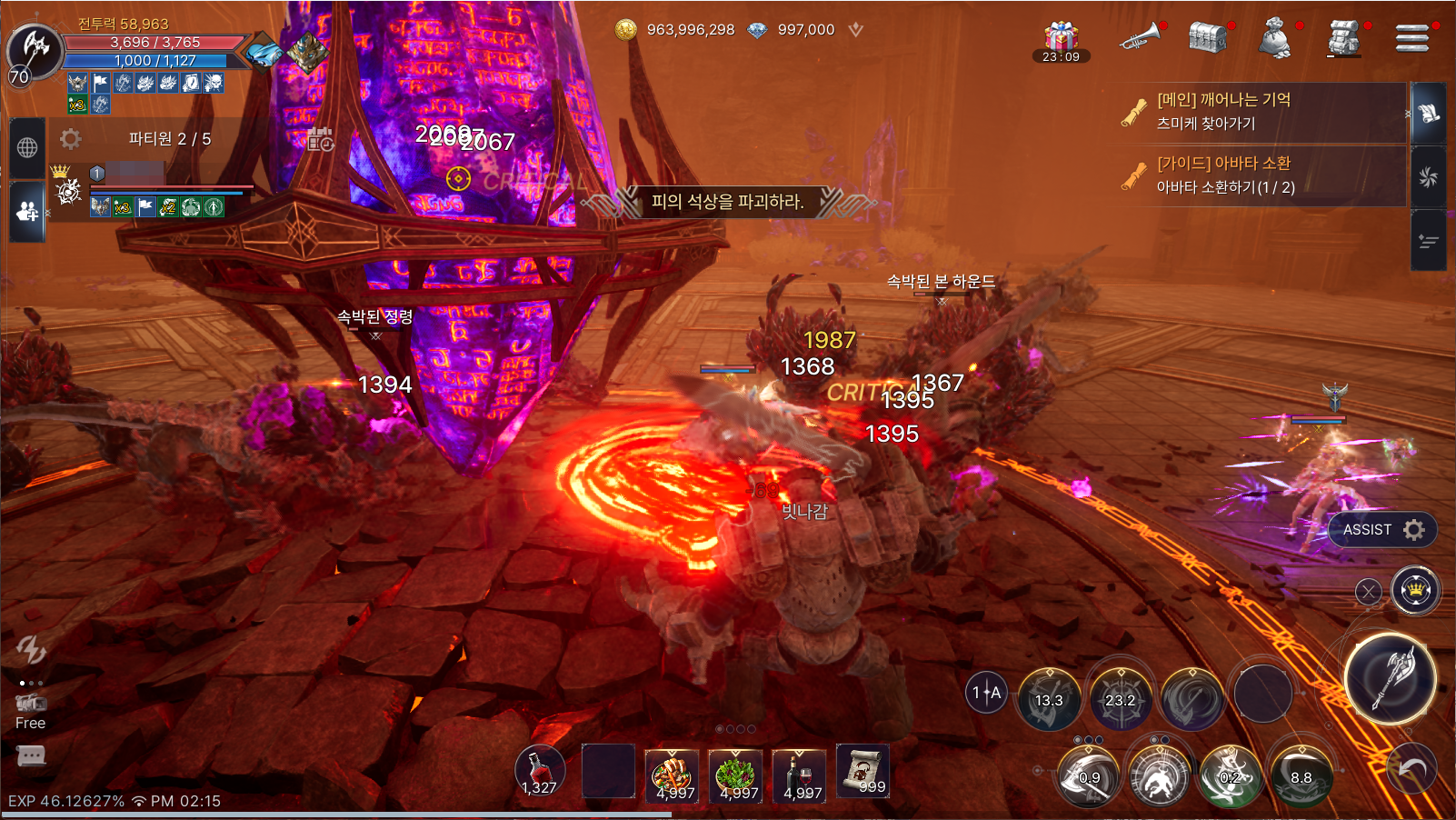
Task: Select the main quest '깨어나는 기억' tracker
Action: pyautogui.click(x=1263, y=111)
